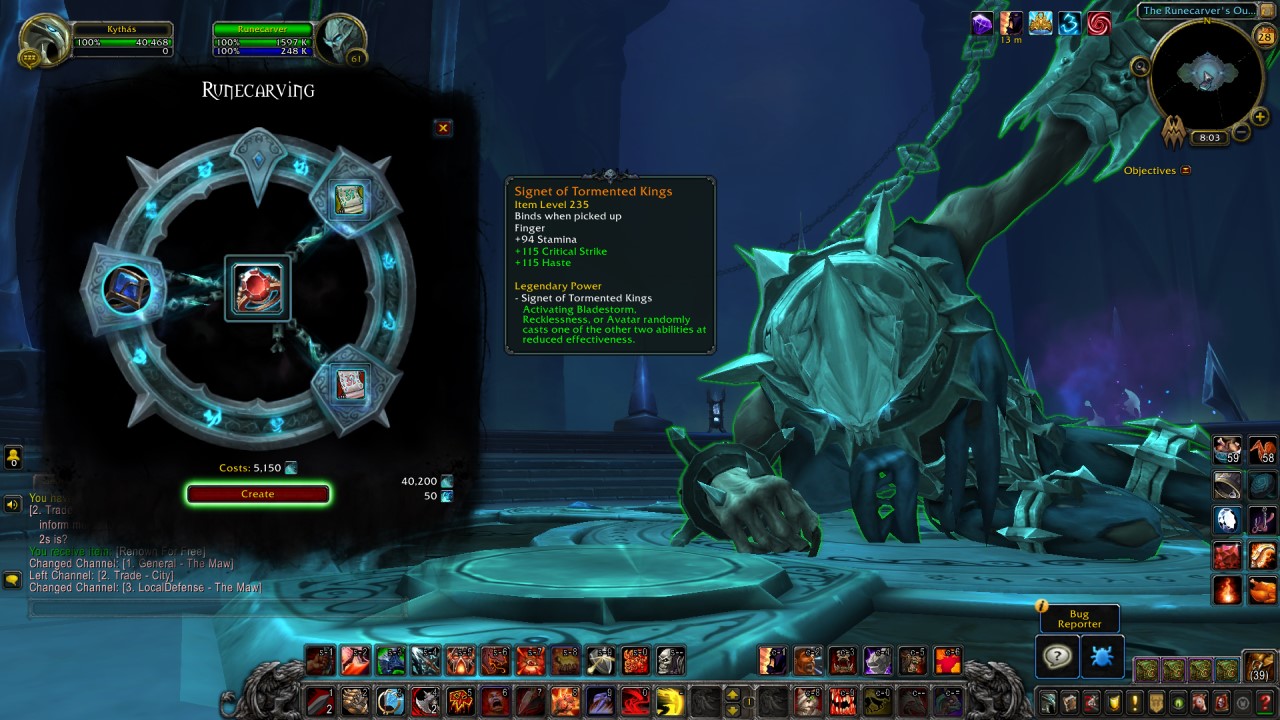
Task: Zoom in the minimap with the plus control
Action: [1258, 117]
